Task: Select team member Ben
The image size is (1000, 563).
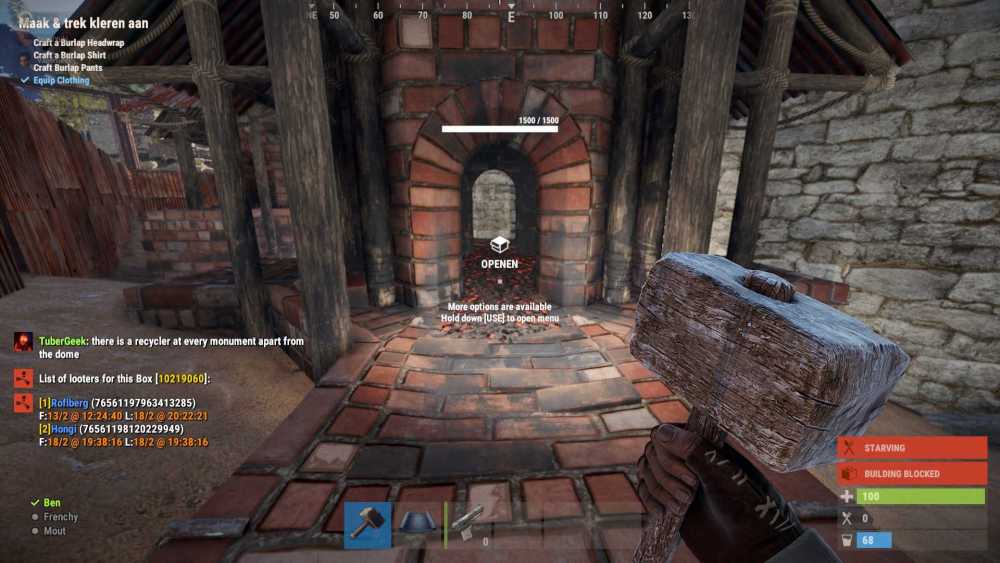Action: (51, 503)
